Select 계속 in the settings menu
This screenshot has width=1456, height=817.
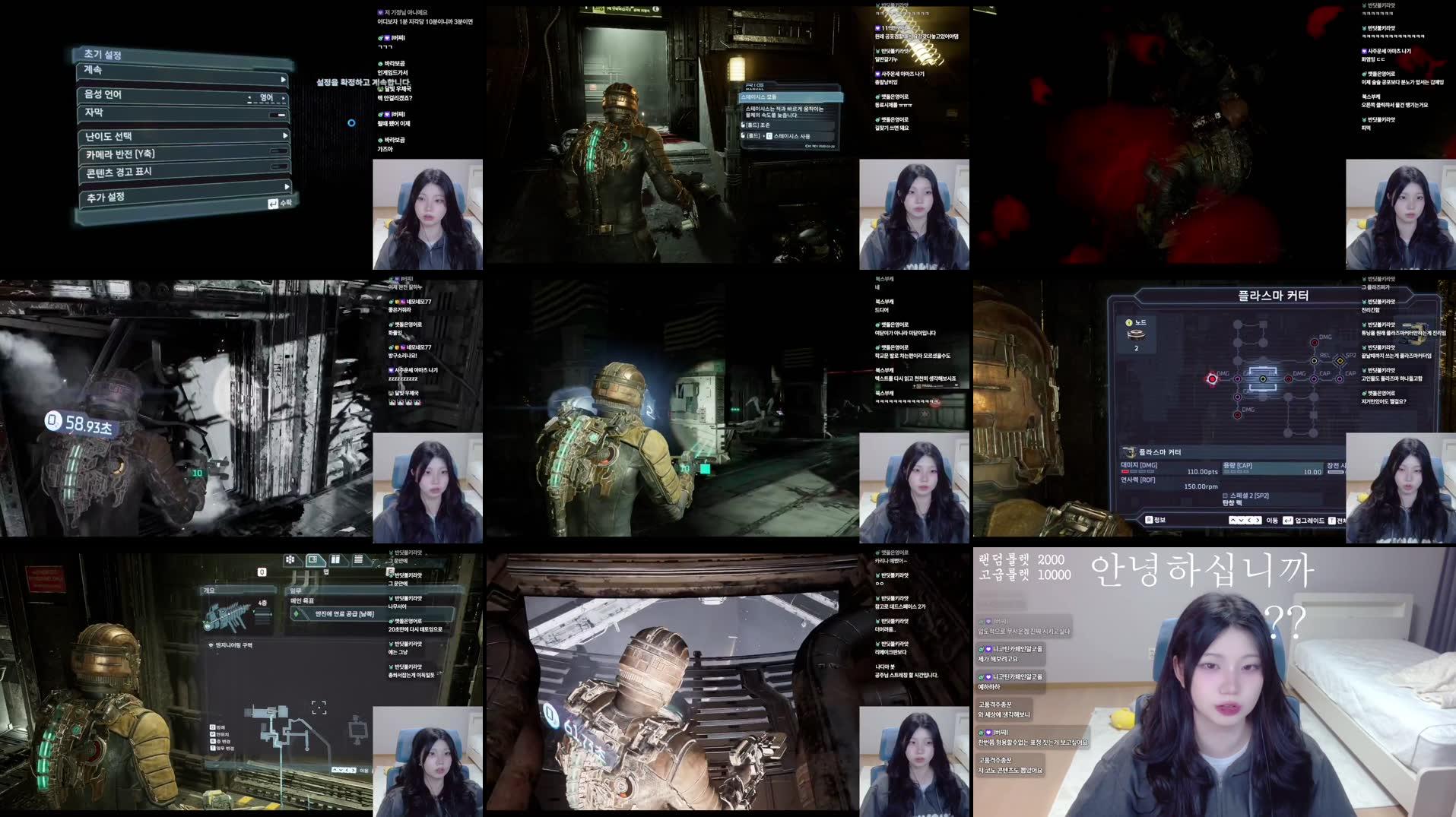pyautogui.click(x=92, y=70)
